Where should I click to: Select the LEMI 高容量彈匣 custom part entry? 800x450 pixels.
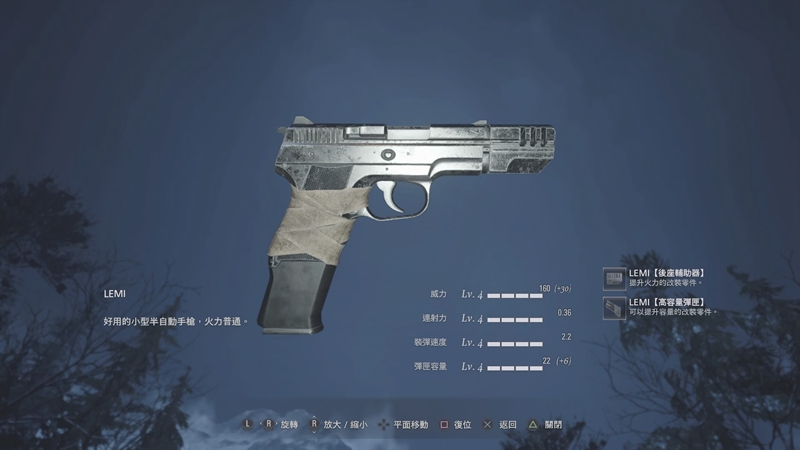tap(665, 306)
